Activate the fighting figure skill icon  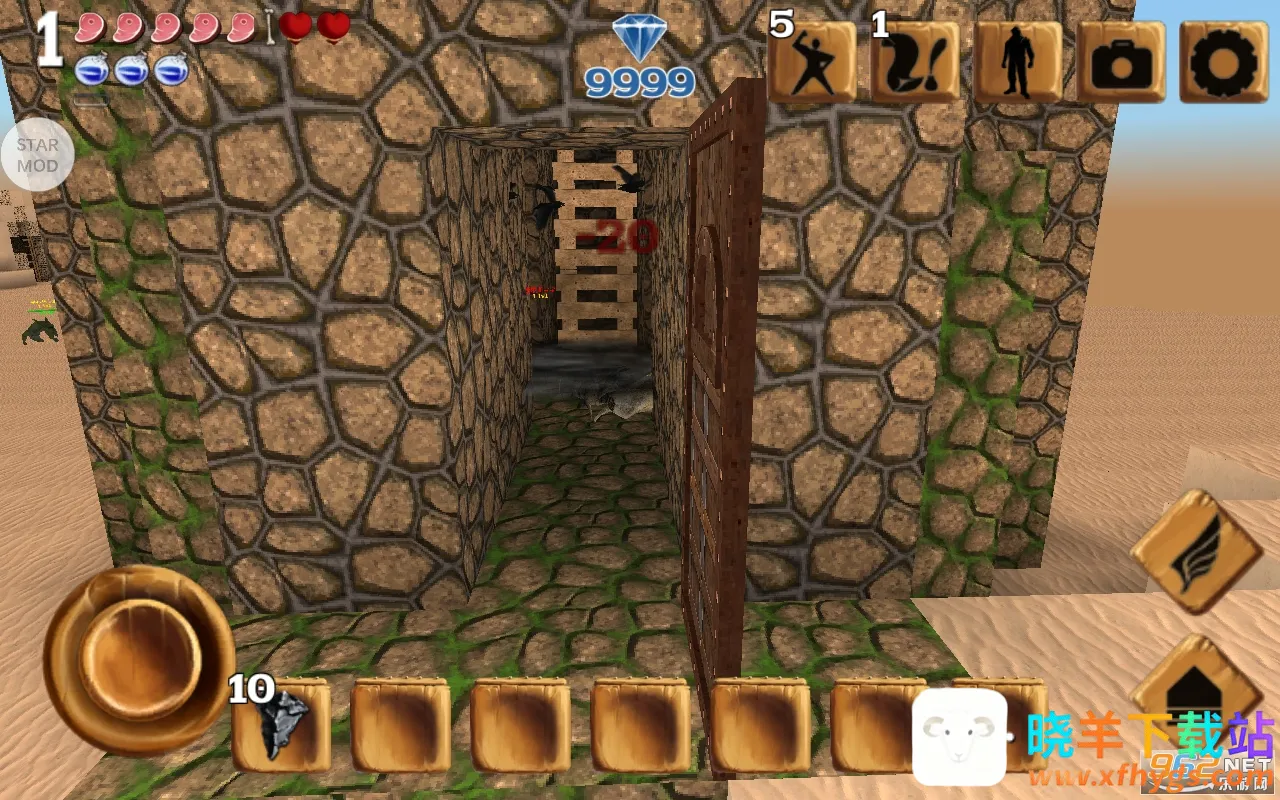[813, 62]
